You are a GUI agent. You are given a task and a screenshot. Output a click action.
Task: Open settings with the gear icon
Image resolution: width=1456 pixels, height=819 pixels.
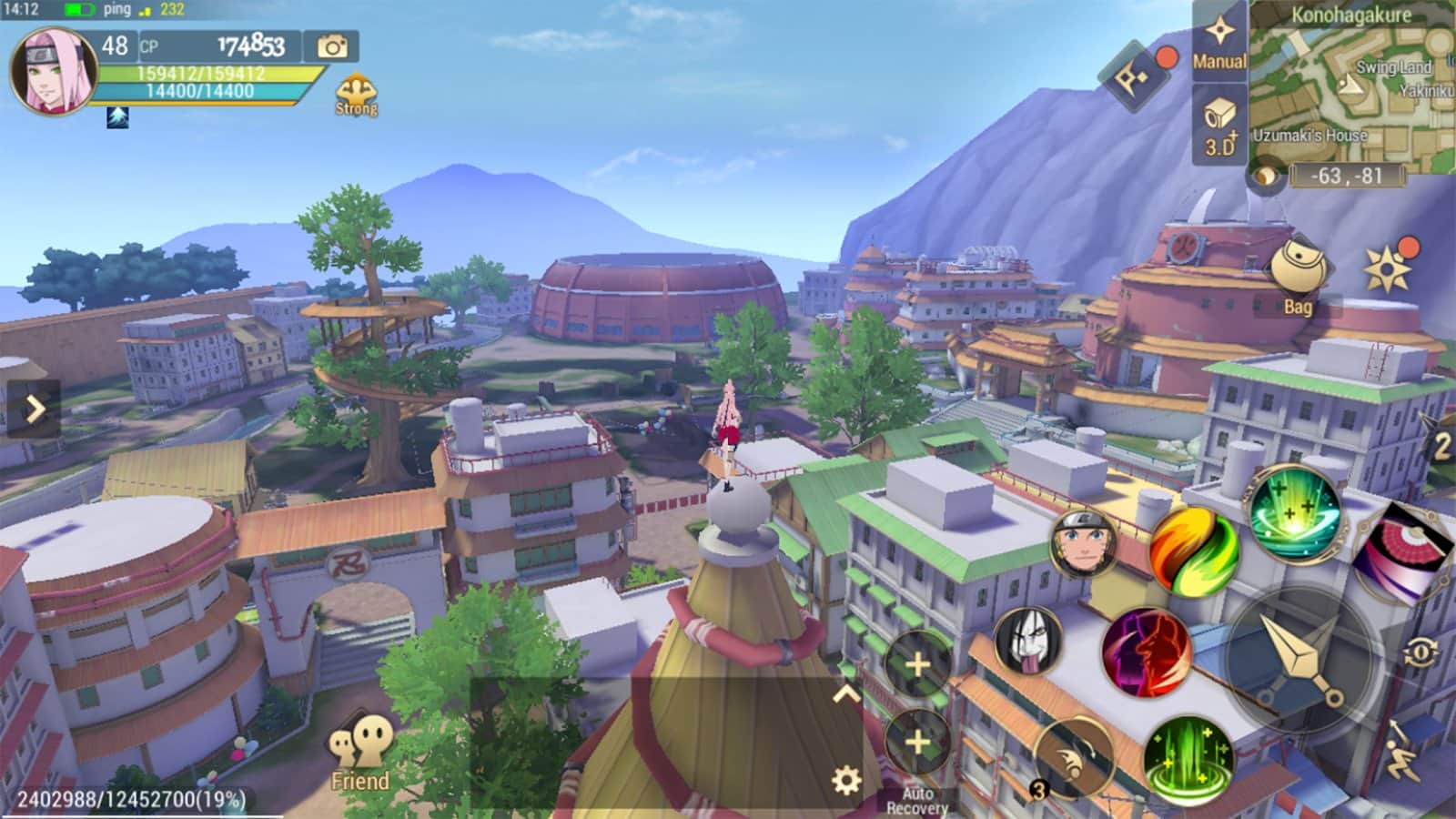846,780
